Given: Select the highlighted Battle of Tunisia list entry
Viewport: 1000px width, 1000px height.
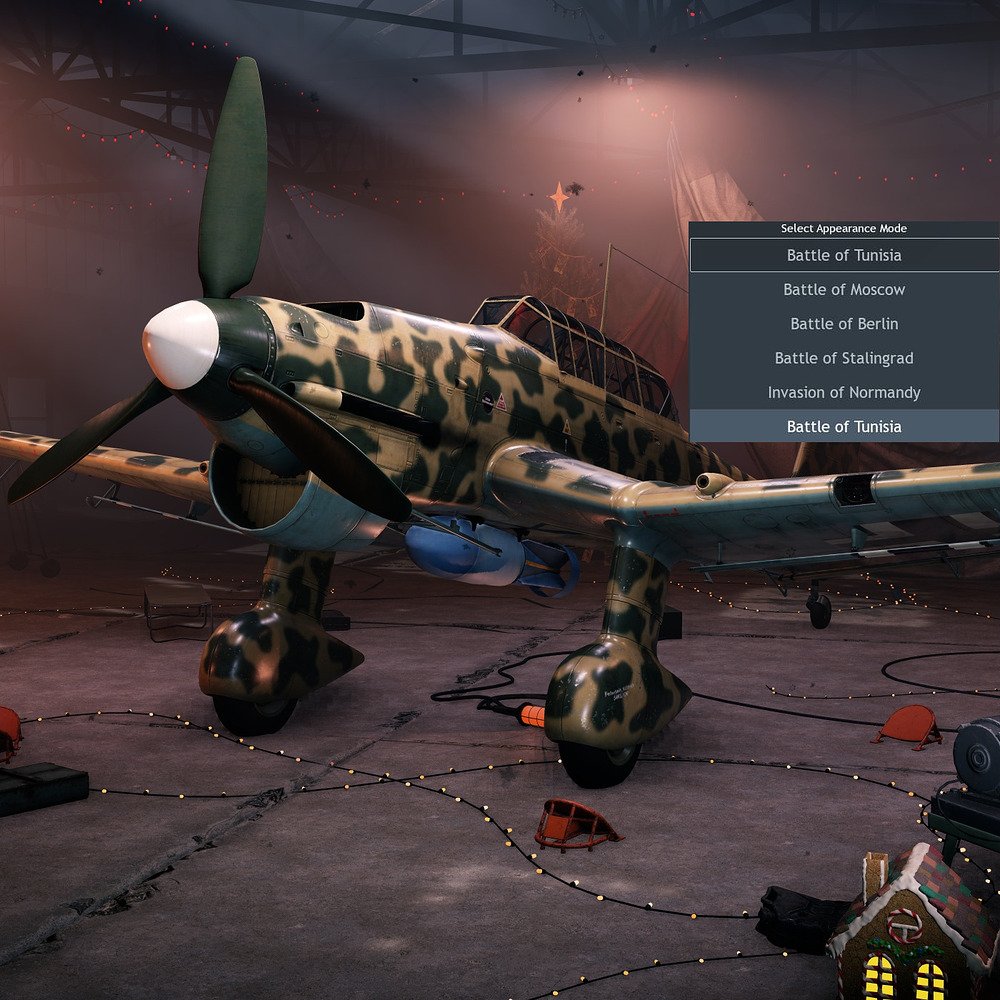Looking at the screenshot, I should (x=844, y=427).
